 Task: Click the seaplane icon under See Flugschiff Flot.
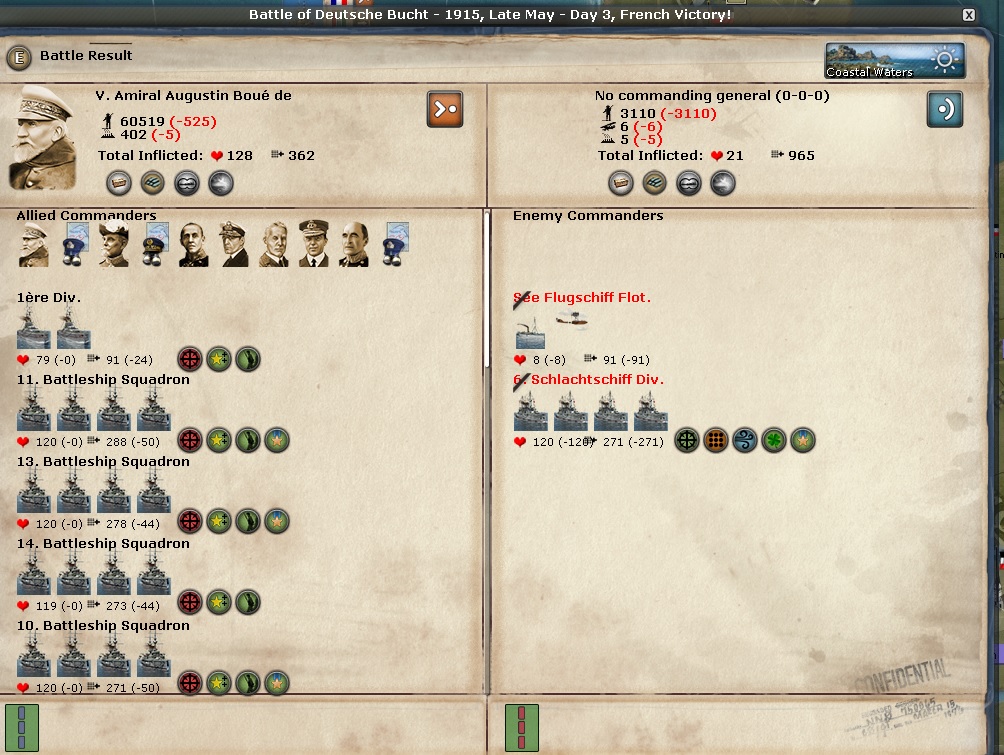tap(572, 320)
